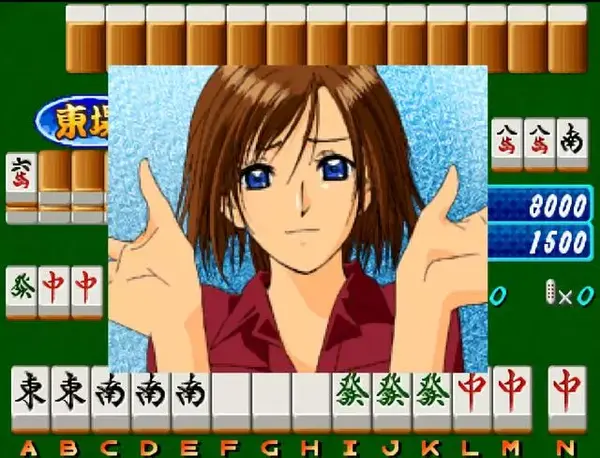Pick the South wind tile labeled C

(x=110, y=399)
